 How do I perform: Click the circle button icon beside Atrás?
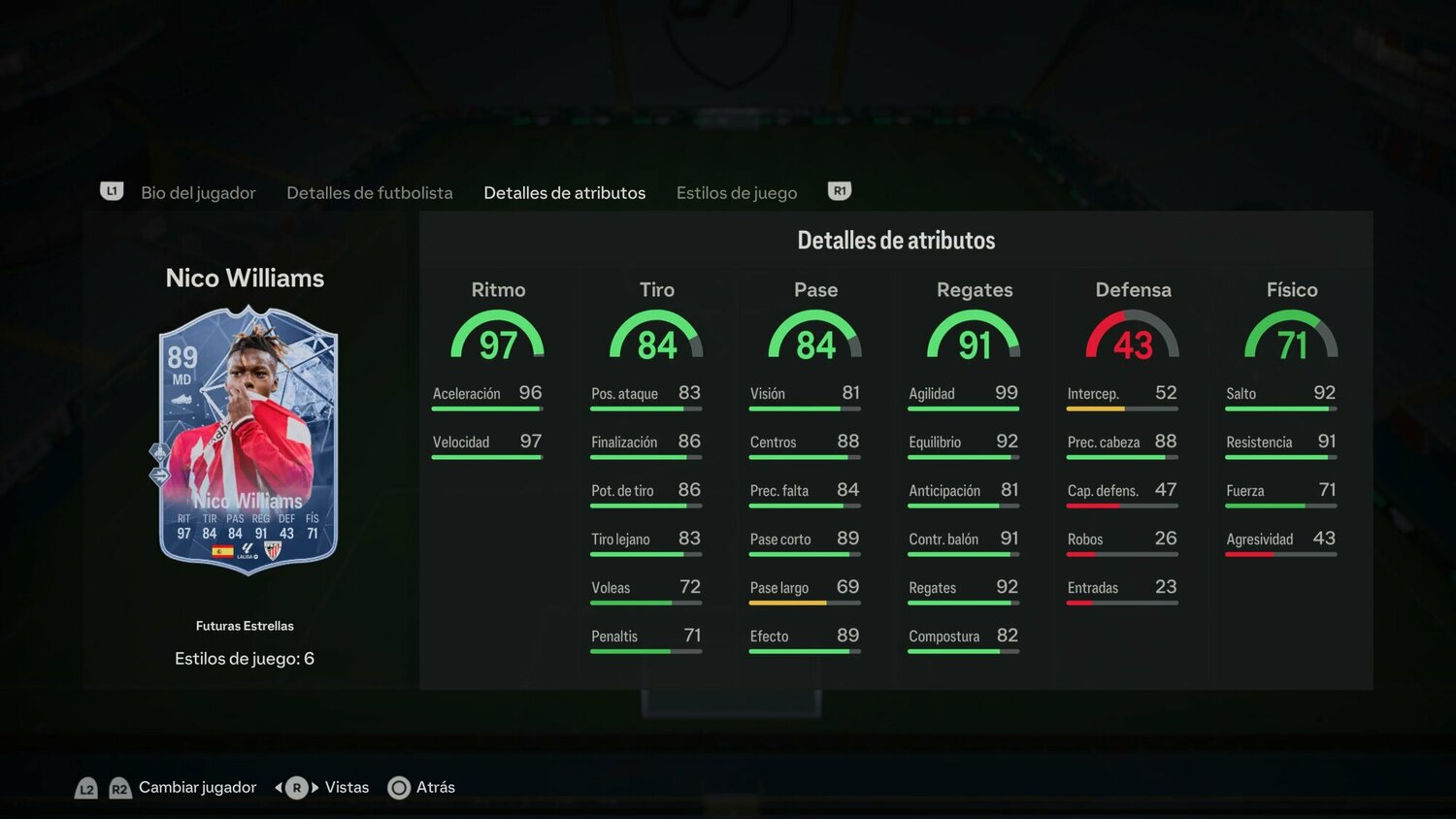coord(399,788)
